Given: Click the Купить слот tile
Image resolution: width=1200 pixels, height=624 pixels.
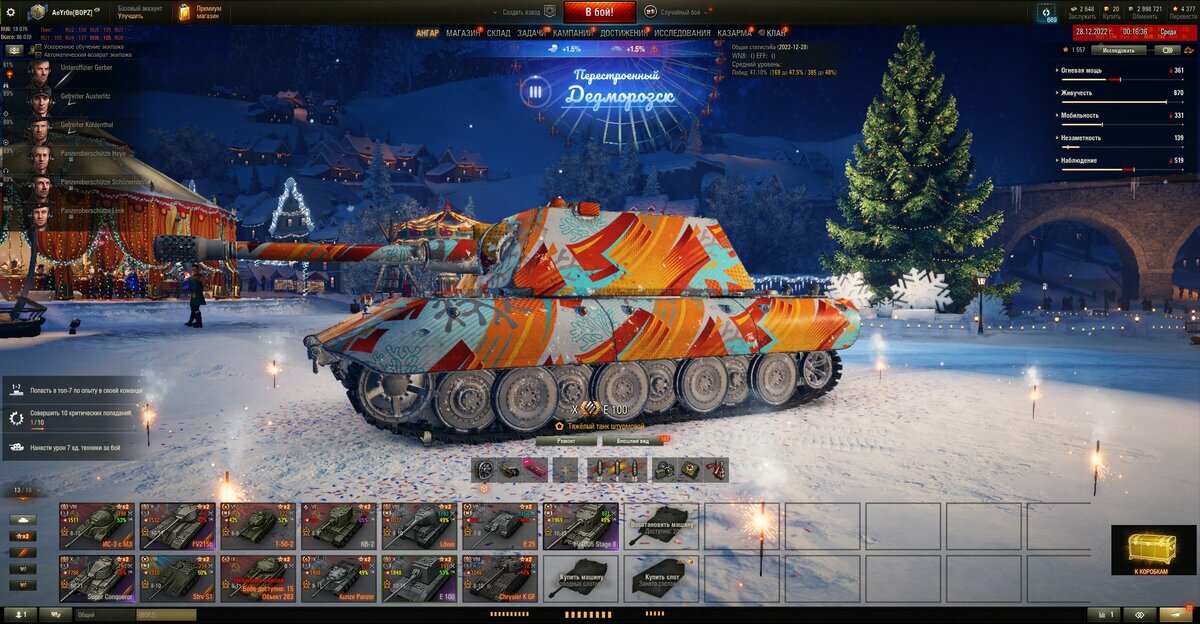Looking at the screenshot, I should click(661, 578).
